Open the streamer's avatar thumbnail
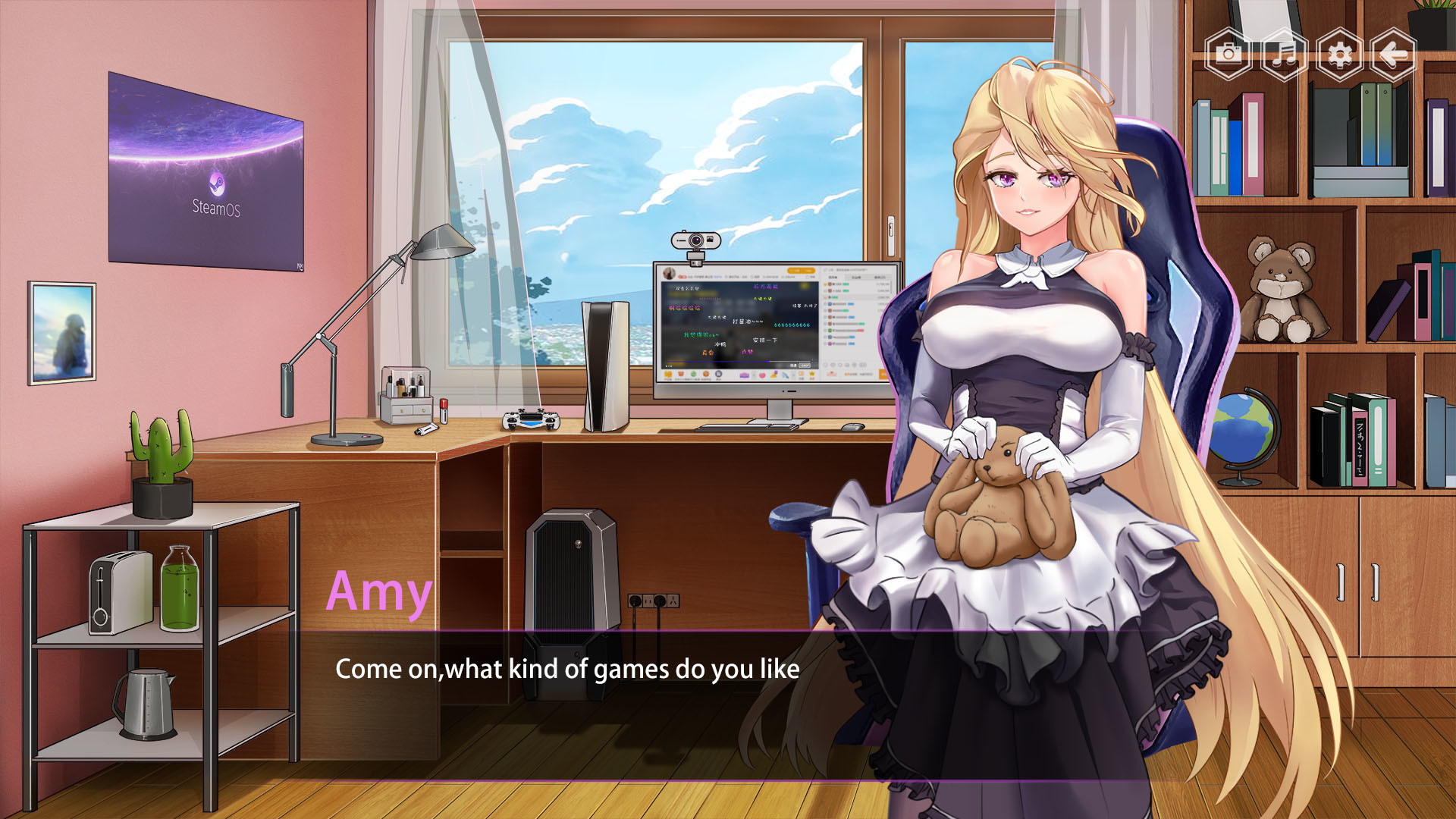Viewport: 1456px width, 819px height. [670, 272]
